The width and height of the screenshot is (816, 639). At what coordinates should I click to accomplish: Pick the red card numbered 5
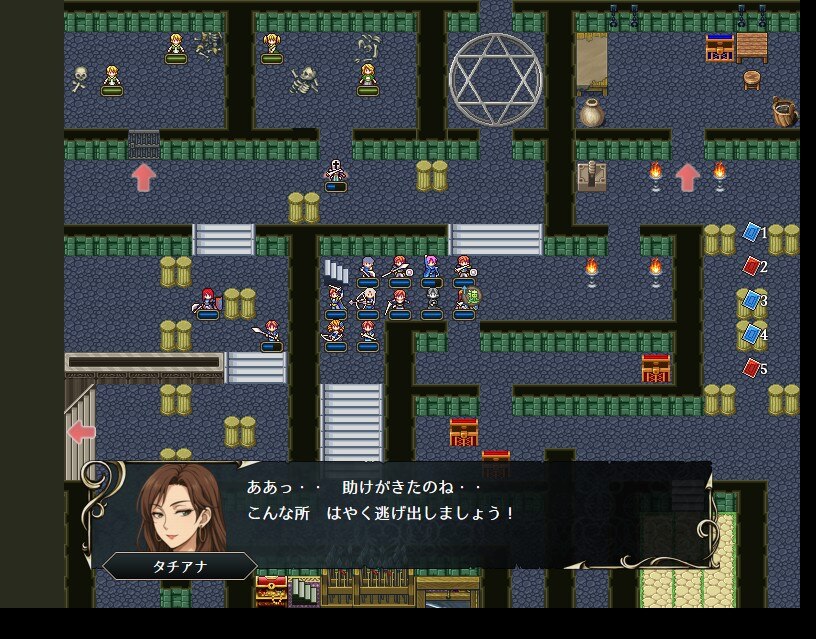[752, 368]
